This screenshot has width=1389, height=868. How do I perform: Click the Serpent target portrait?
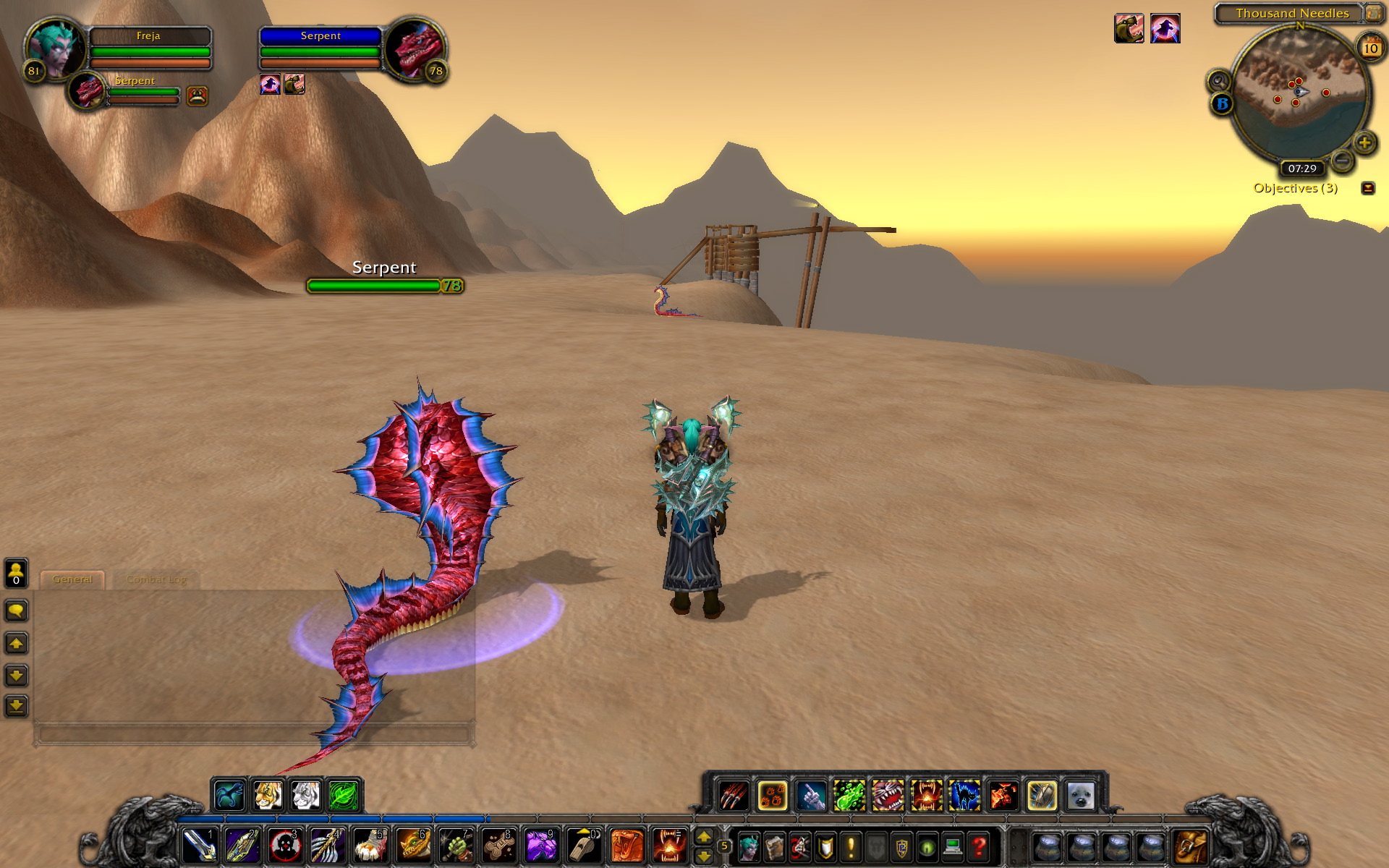[x=415, y=48]
